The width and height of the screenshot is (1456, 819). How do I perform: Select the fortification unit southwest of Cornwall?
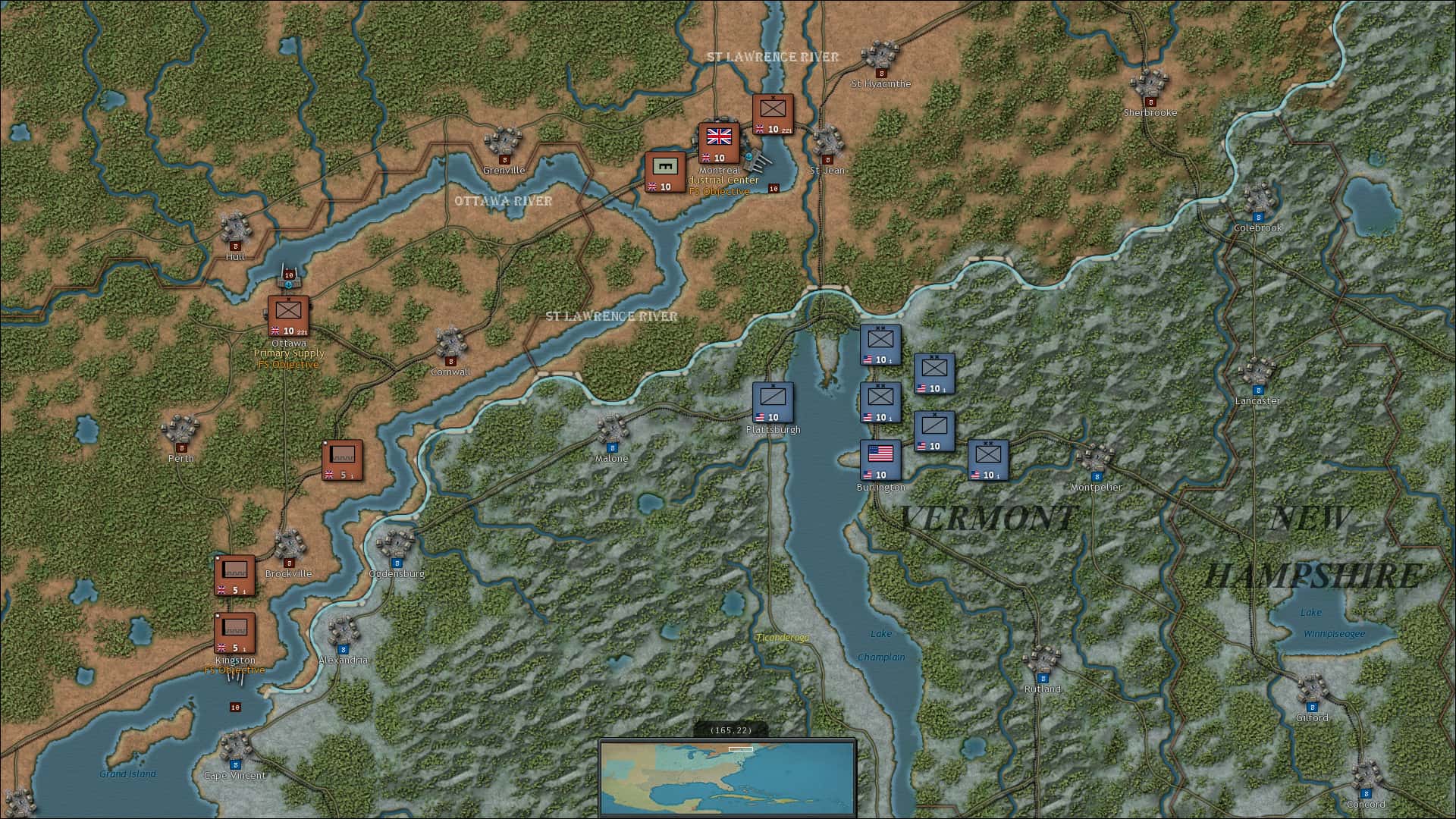click(x=343, y=461)
